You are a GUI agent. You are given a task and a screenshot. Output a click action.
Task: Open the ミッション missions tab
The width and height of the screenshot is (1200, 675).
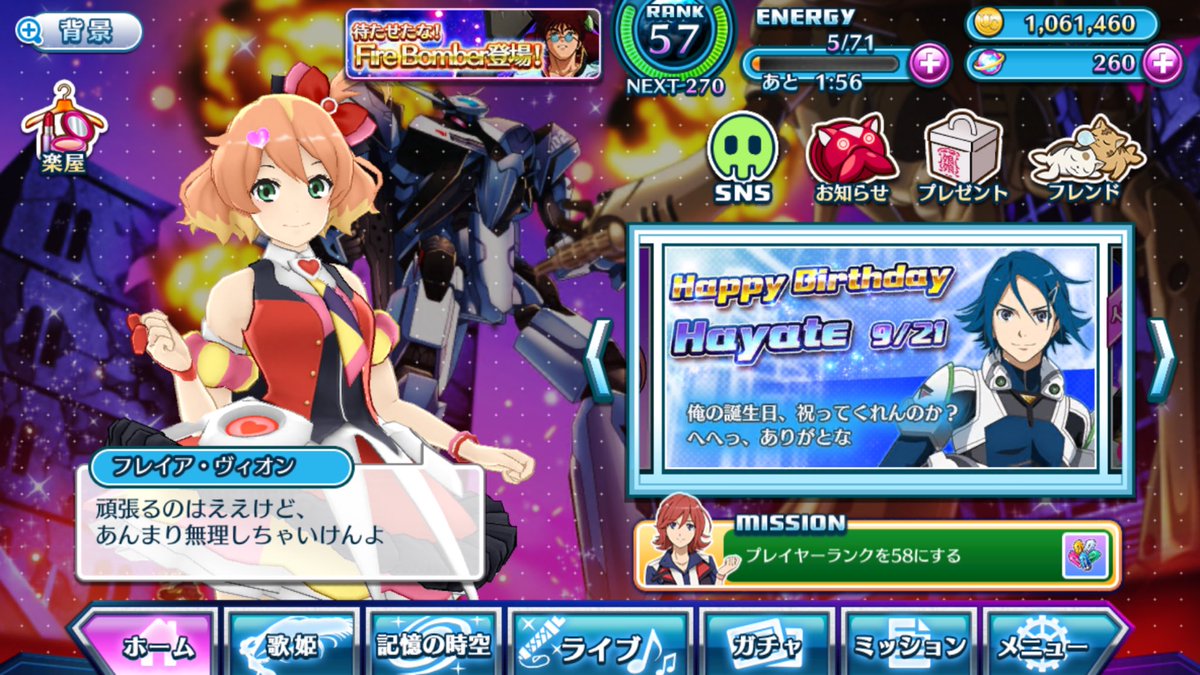pos(908,645)
